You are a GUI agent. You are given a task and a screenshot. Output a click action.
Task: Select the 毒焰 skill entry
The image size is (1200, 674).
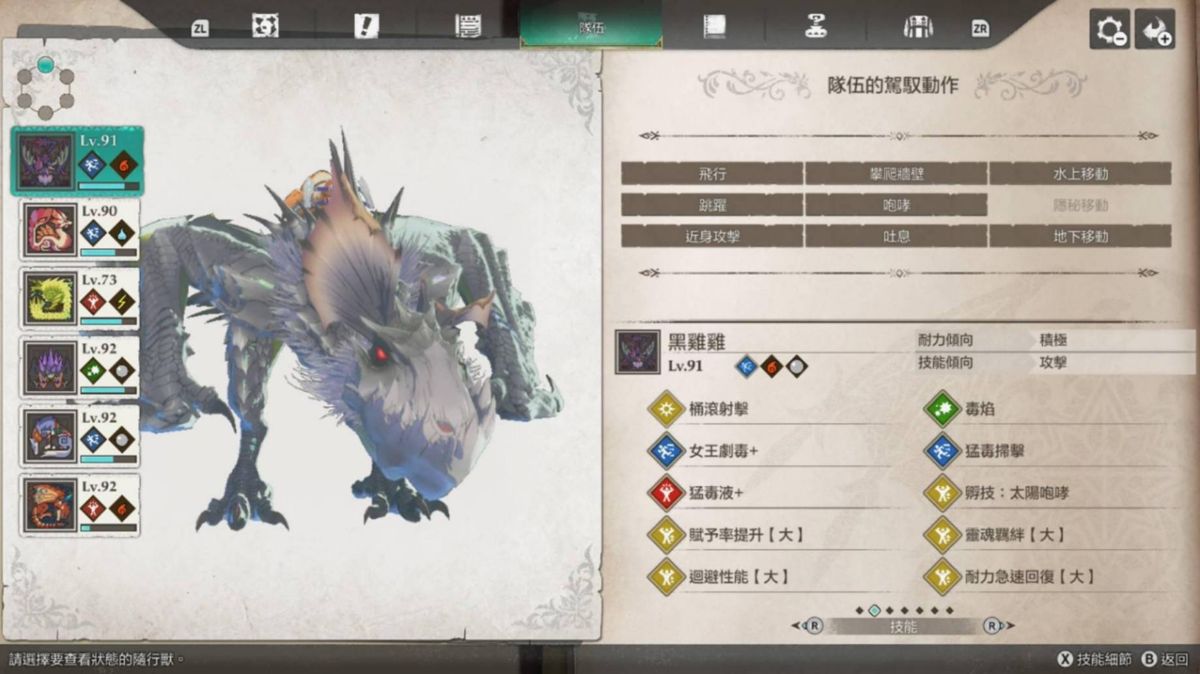click(x=980, y=409)
